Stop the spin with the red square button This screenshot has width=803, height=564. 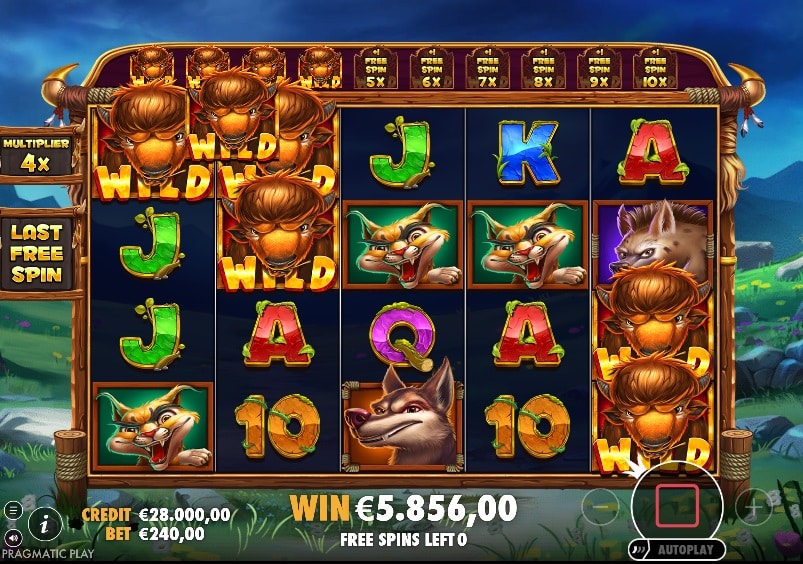click(x=677, y=504)
